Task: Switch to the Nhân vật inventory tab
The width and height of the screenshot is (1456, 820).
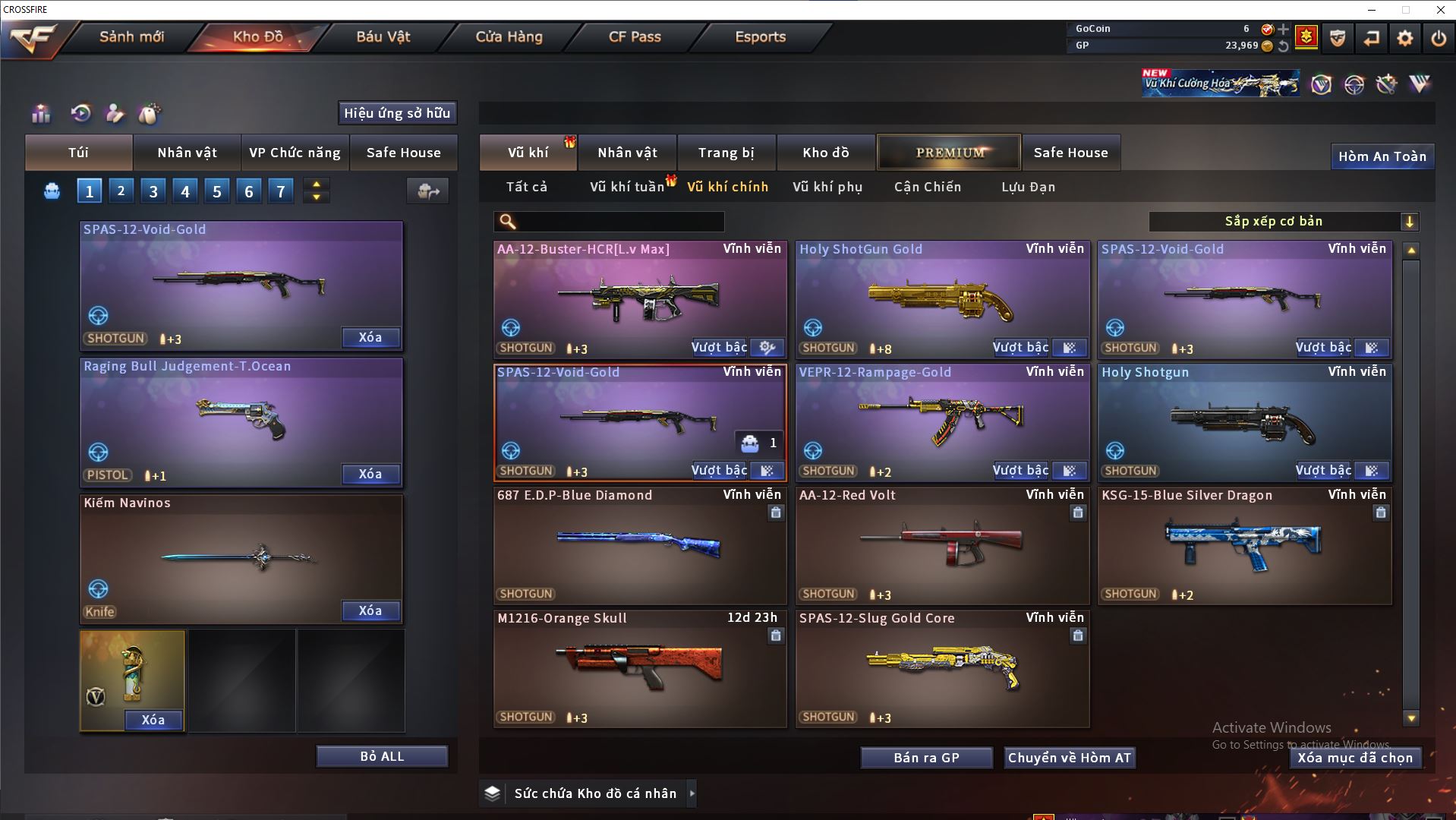Action: [x=627, y=153]
